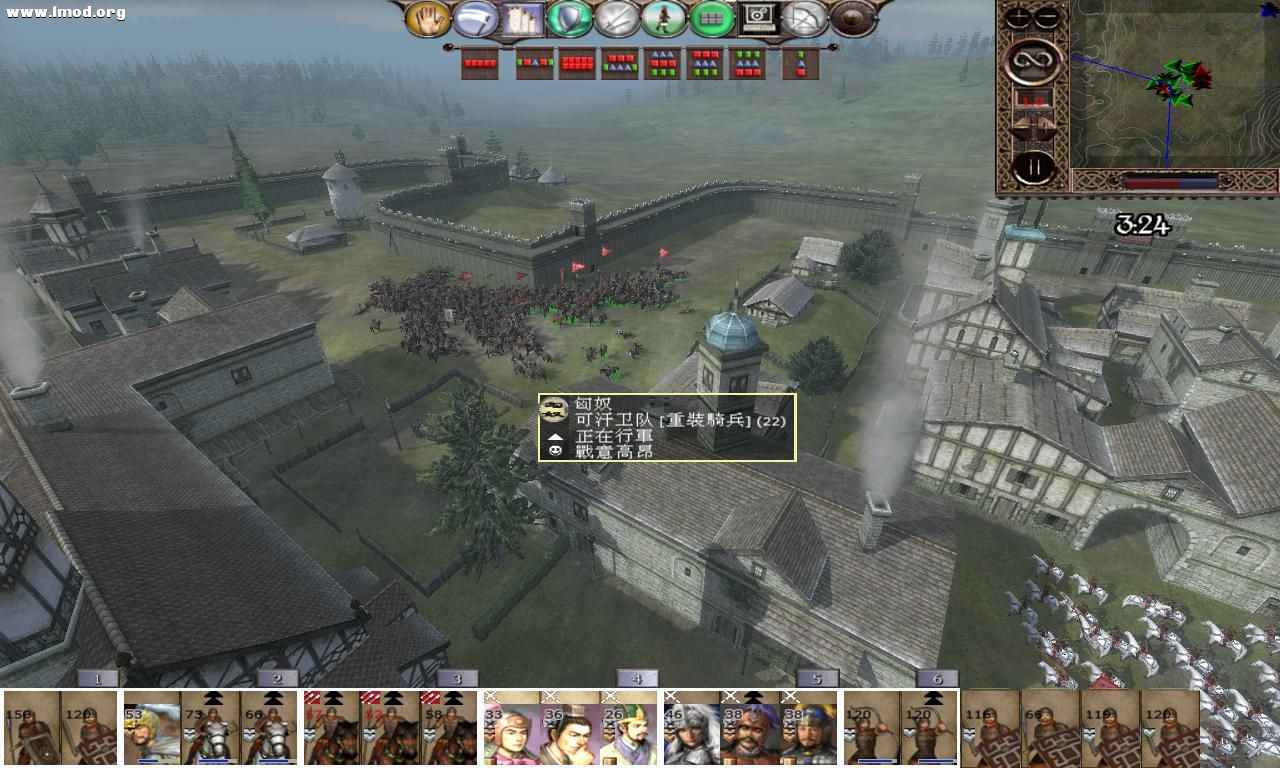
Task: Choose the single red line formation
Action: pos(480,64)
